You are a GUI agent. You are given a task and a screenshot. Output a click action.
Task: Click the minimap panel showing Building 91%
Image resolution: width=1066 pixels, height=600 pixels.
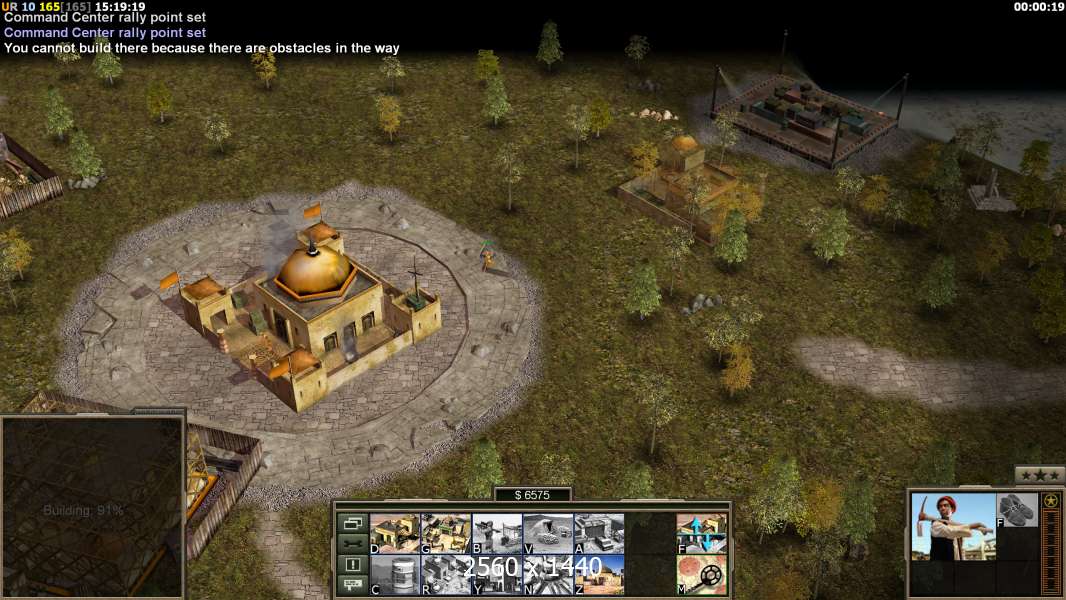92,507
